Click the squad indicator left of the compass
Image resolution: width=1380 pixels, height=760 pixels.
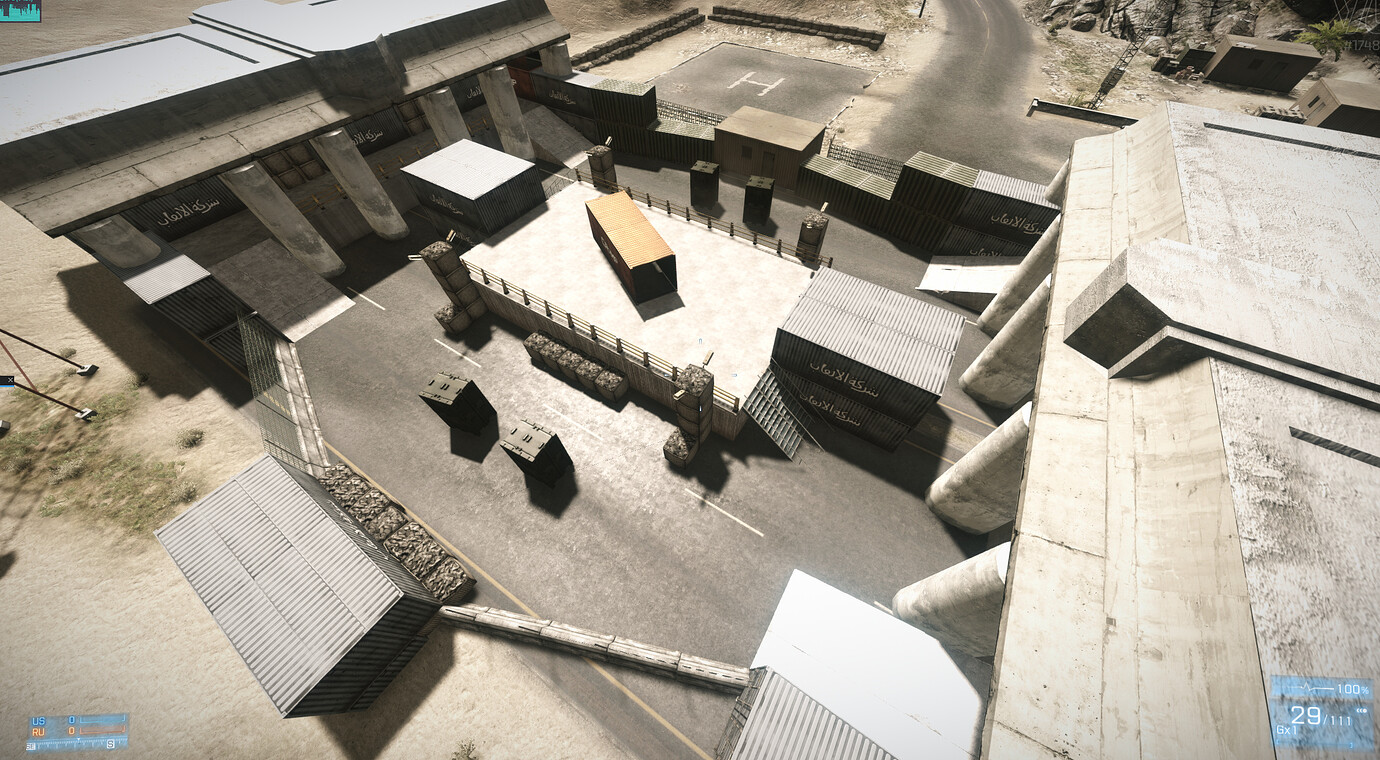pos(30,746)
